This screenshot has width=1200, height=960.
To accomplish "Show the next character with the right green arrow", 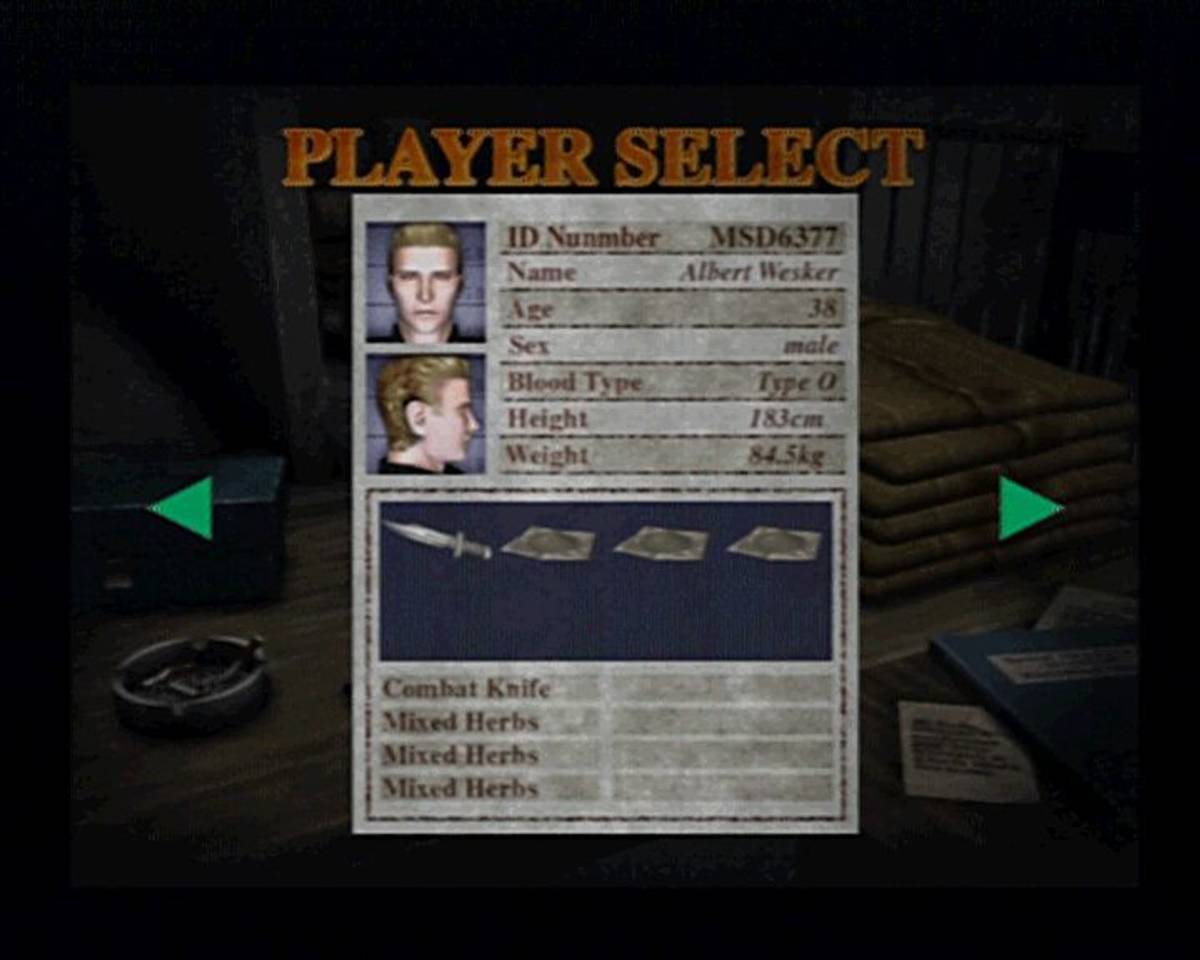I will tap(1027, 507).
